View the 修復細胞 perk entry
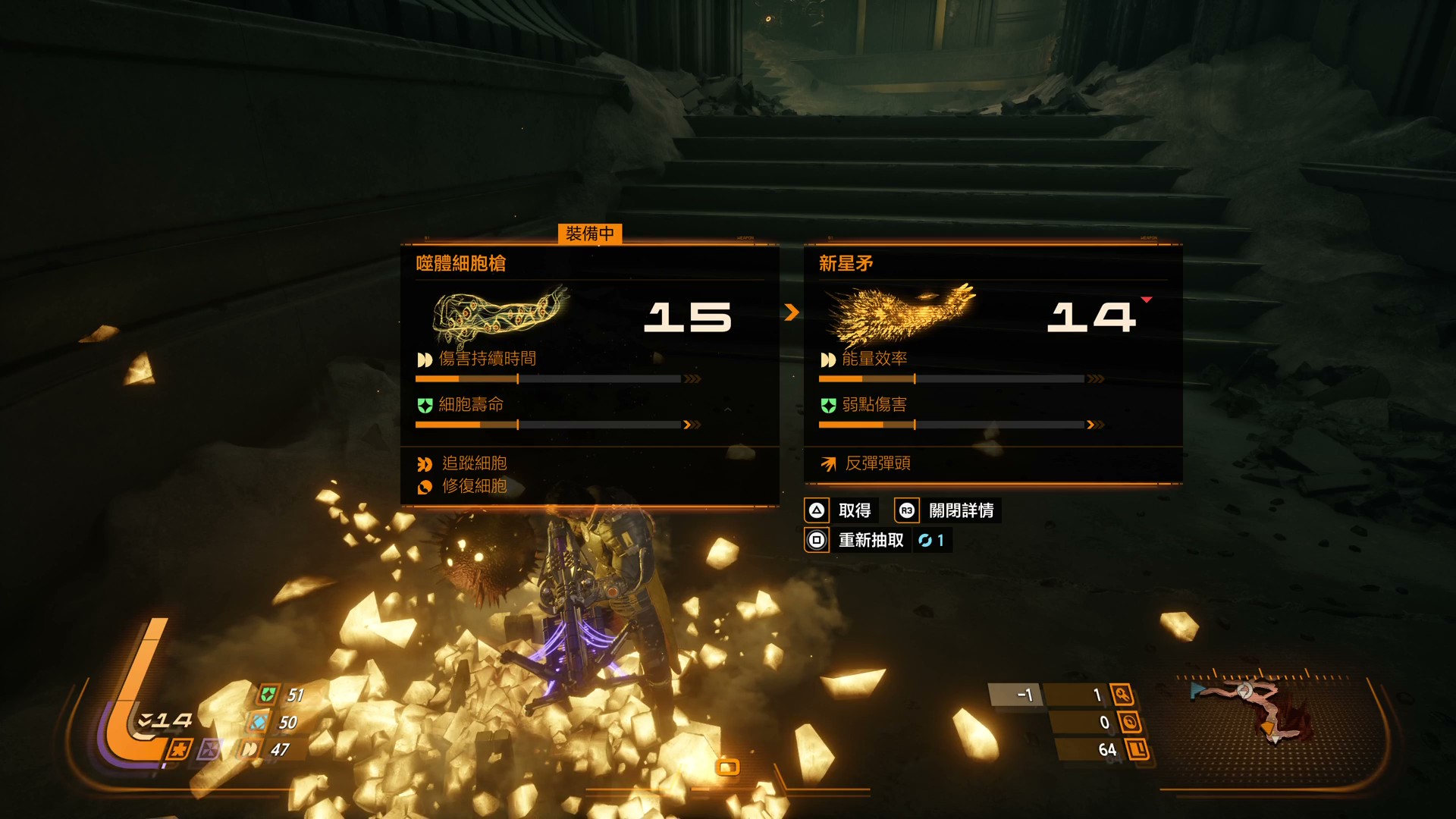The width and height of the screenshot is (1456, 819). tap(474, 486)
